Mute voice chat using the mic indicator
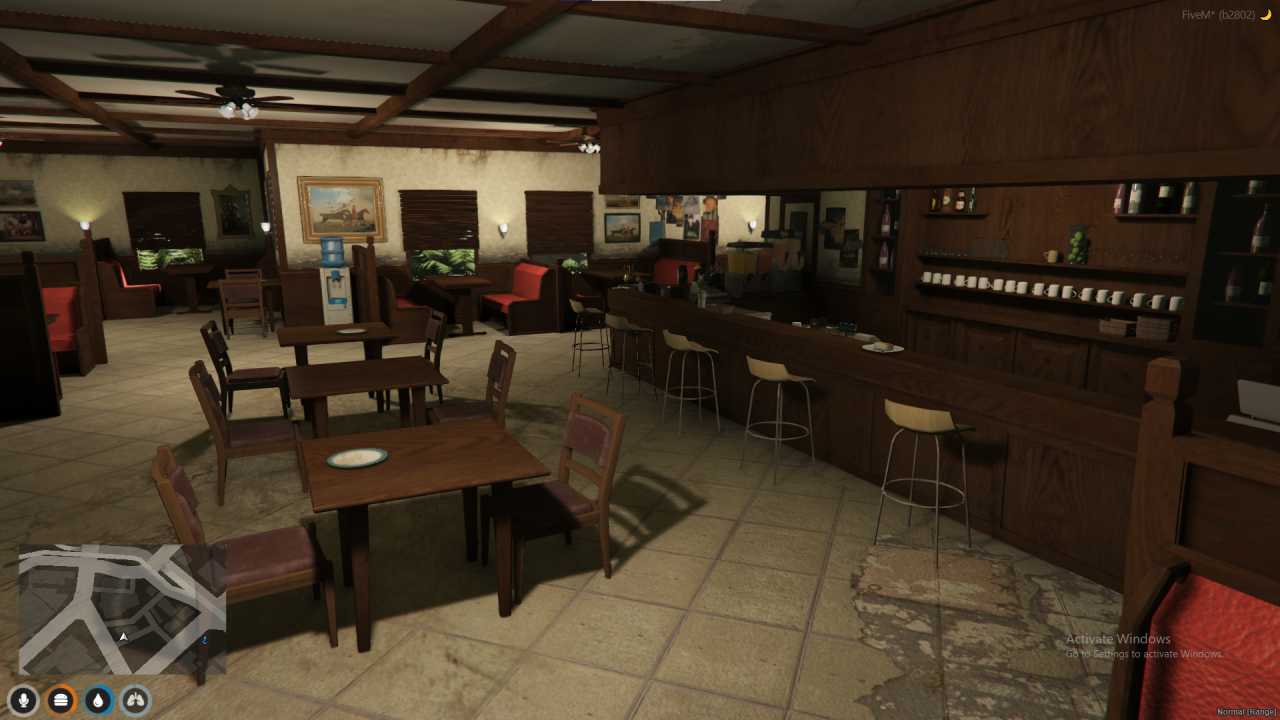Image resolution: width=1280 pixels, height=720 pixels. 24,700
